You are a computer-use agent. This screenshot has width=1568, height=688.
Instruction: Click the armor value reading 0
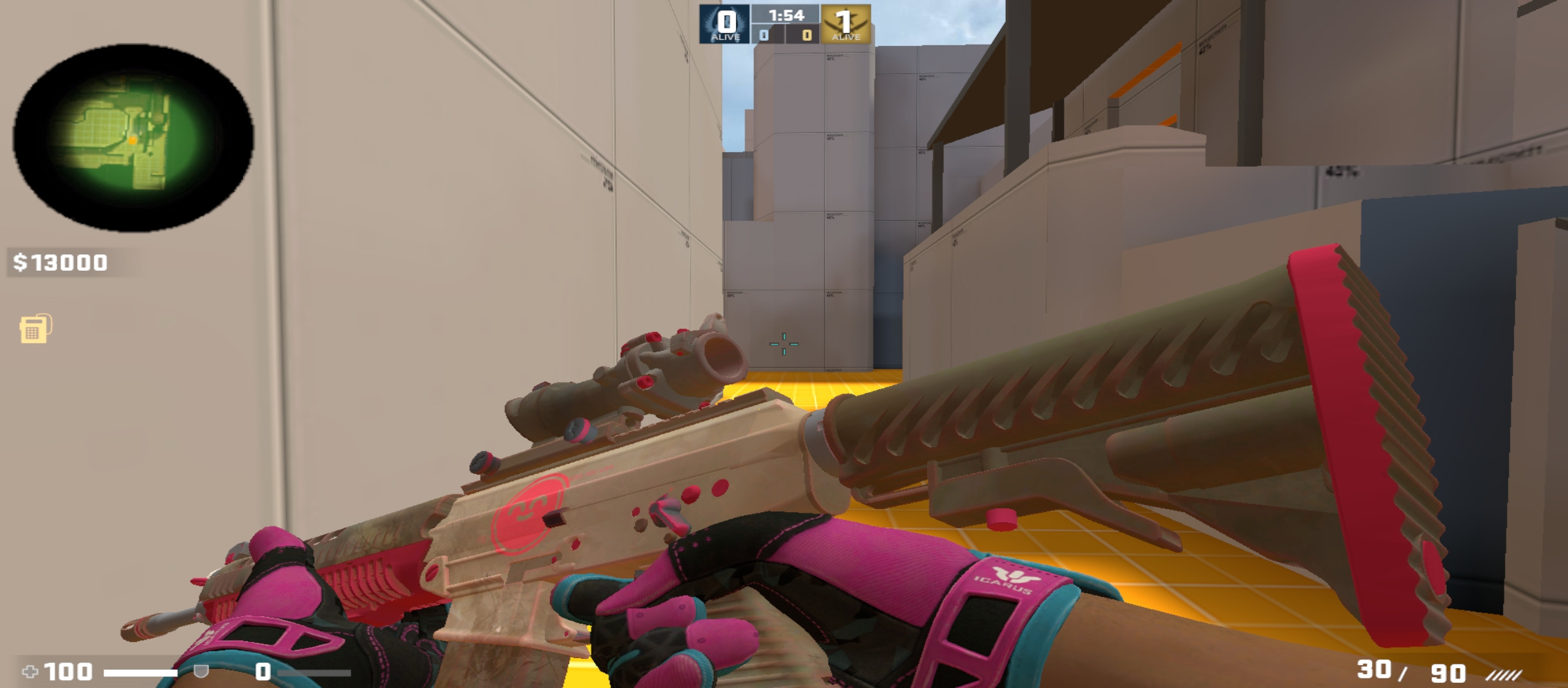coord(261,670)
